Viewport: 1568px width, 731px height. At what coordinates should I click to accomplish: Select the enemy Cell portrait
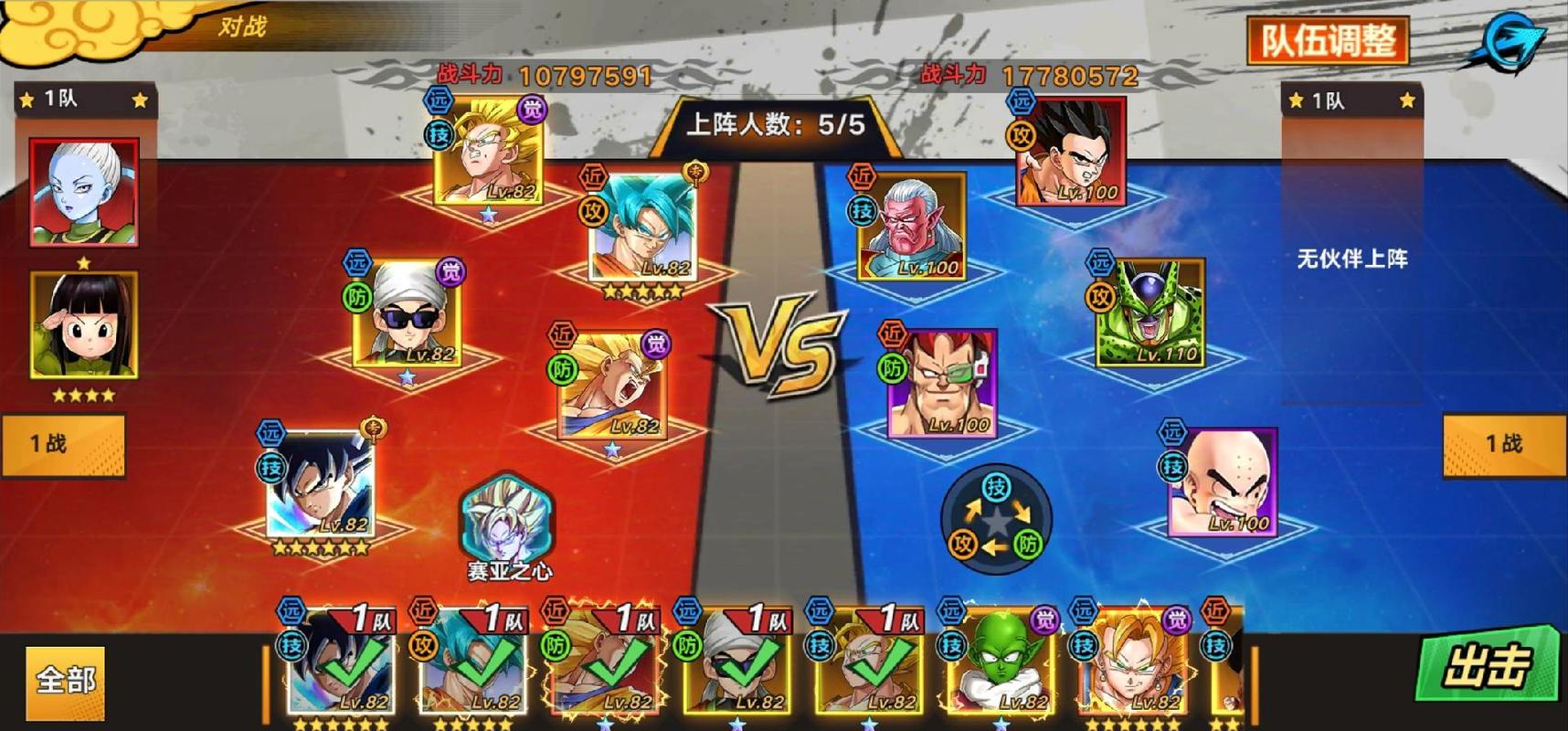pos(1150,313)
